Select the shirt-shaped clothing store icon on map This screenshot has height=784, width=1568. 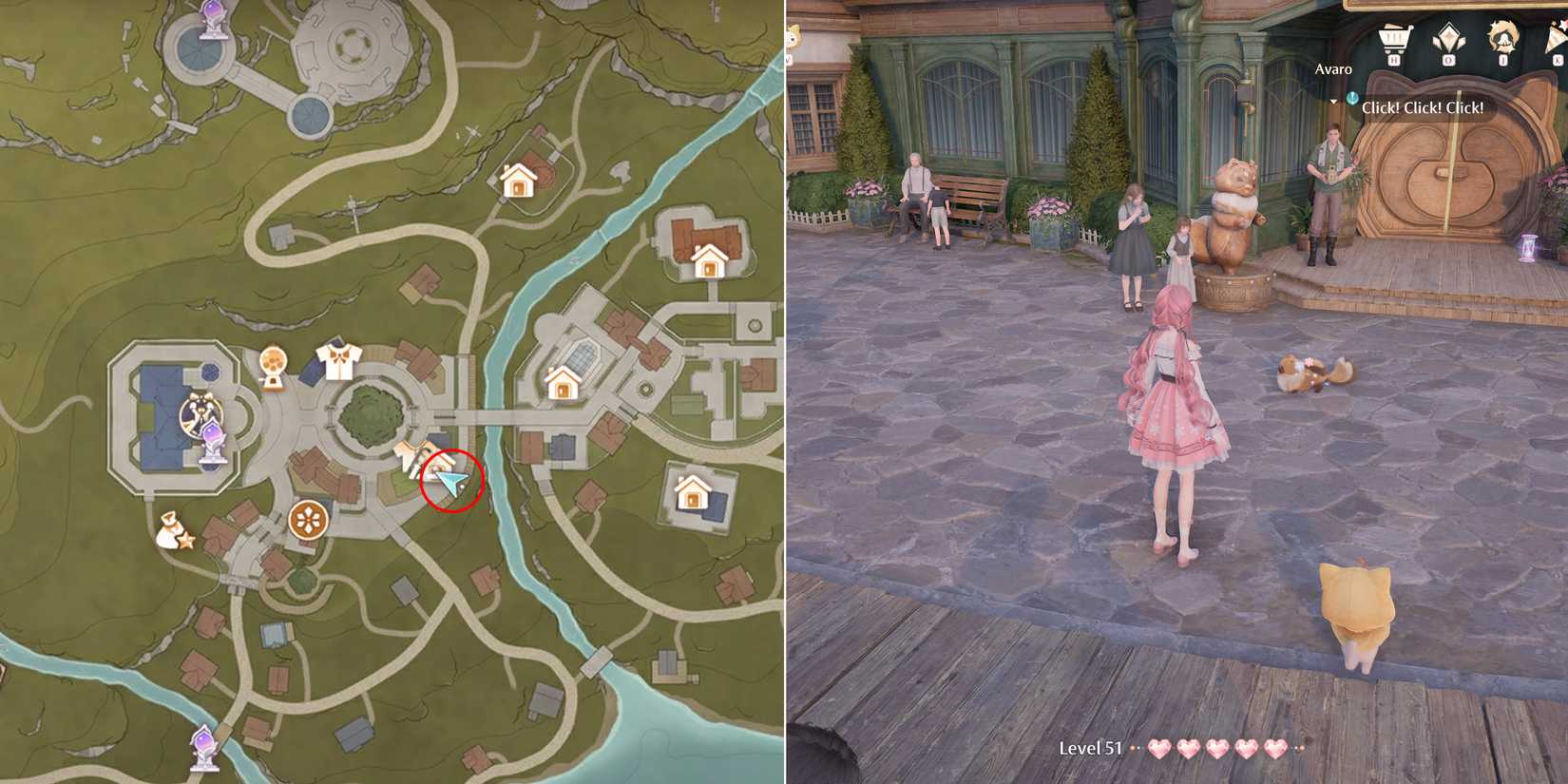pos(339,358)
